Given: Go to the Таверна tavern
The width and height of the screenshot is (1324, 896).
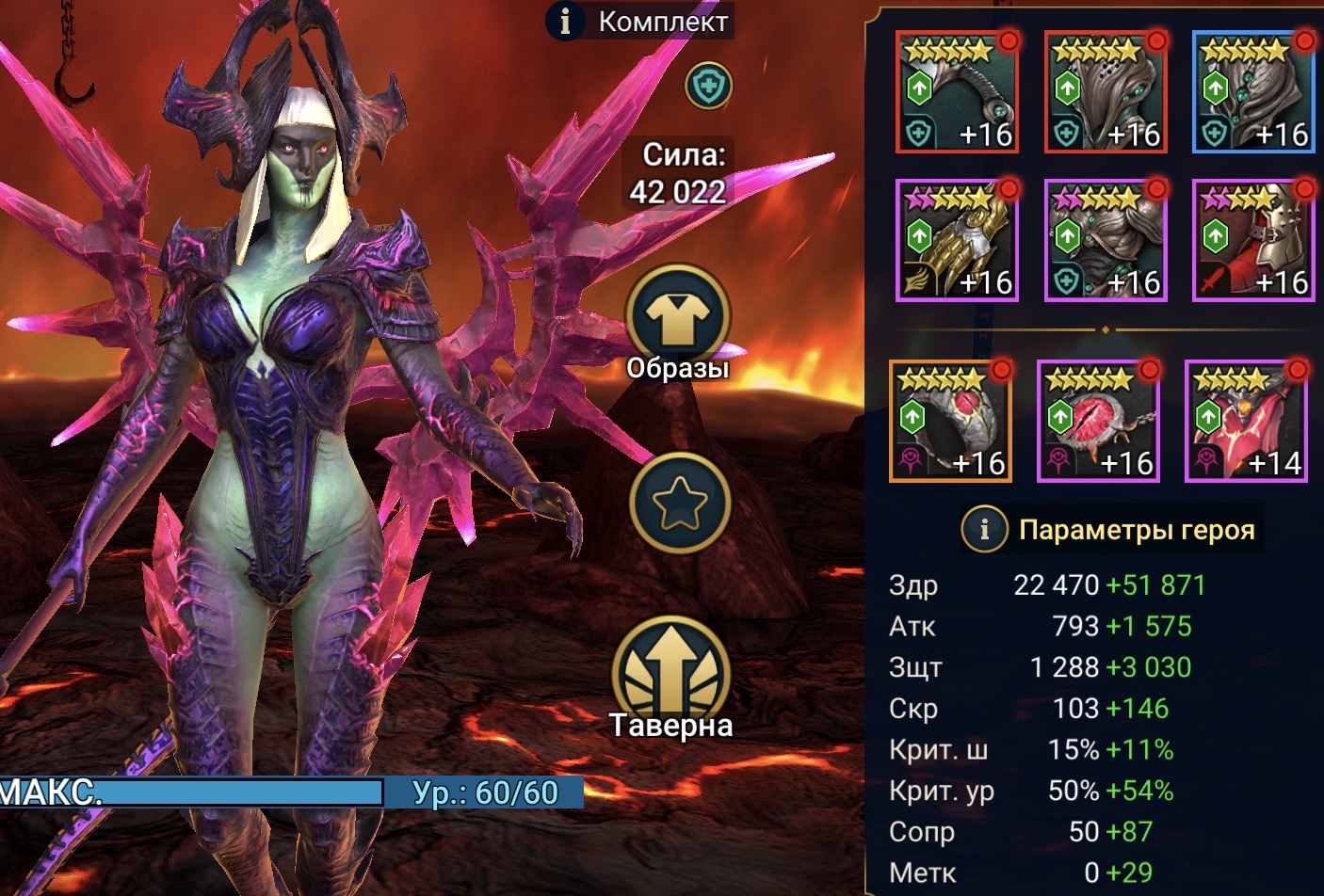Looking at the screenshot, I should (x=671, y=674).
